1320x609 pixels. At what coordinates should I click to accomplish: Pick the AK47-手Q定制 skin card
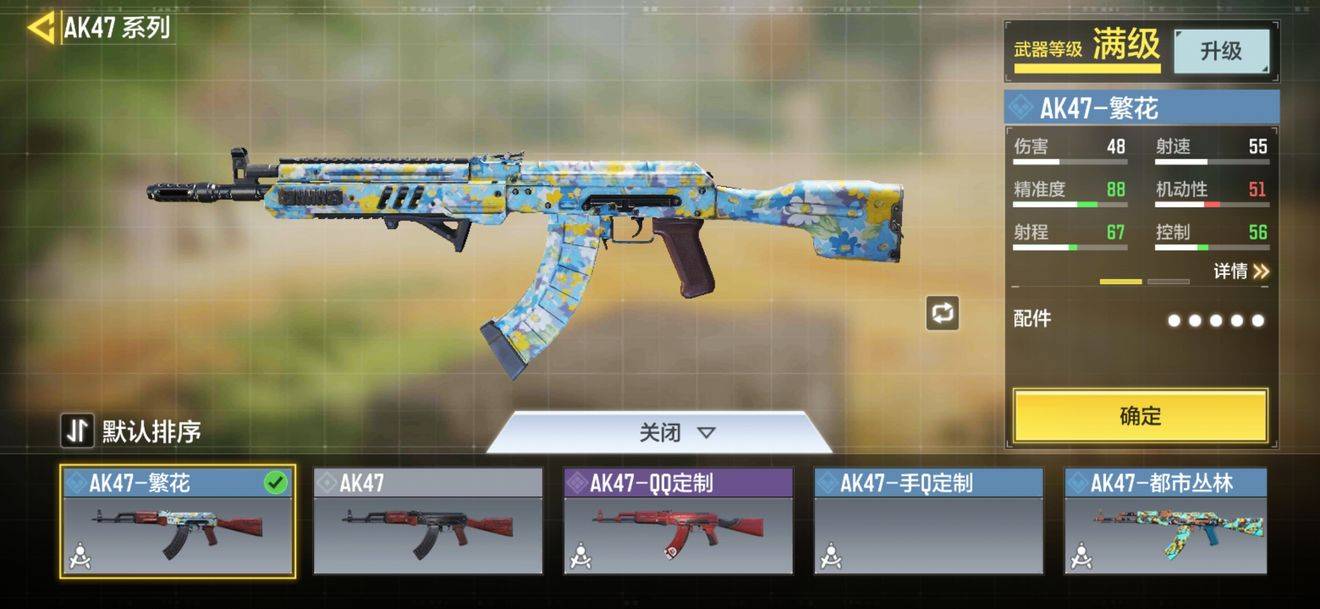[x=928, y=522]
